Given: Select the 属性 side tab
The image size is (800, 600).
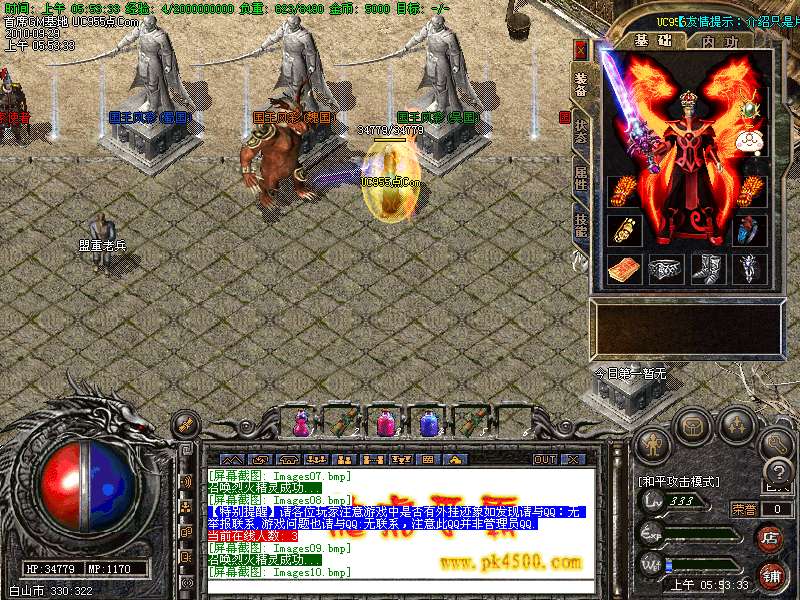Looking at the screenshot, I should click(581, 180).
